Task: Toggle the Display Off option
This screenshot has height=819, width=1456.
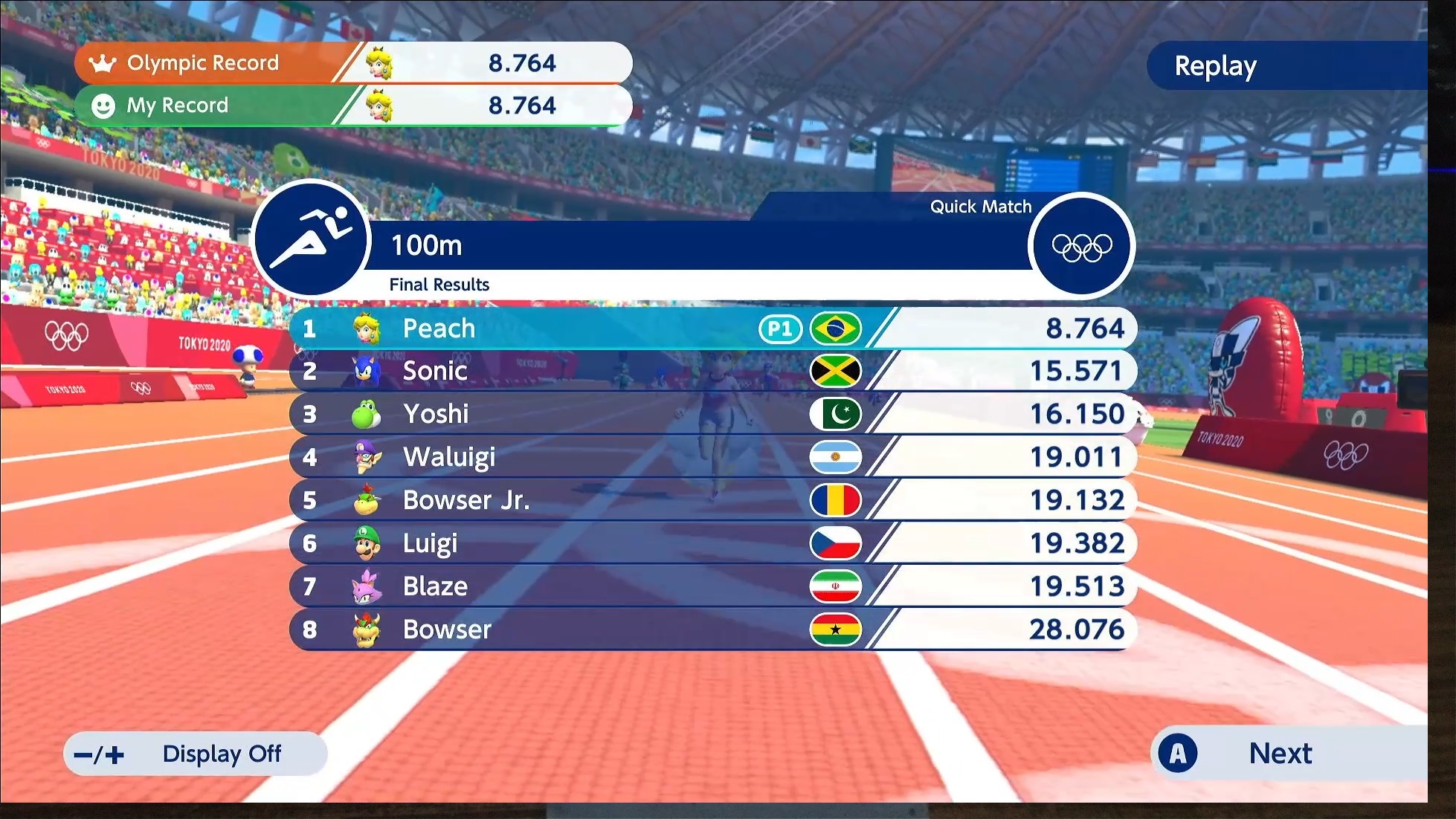Action: pyautogui.click(x=196, y=754)
